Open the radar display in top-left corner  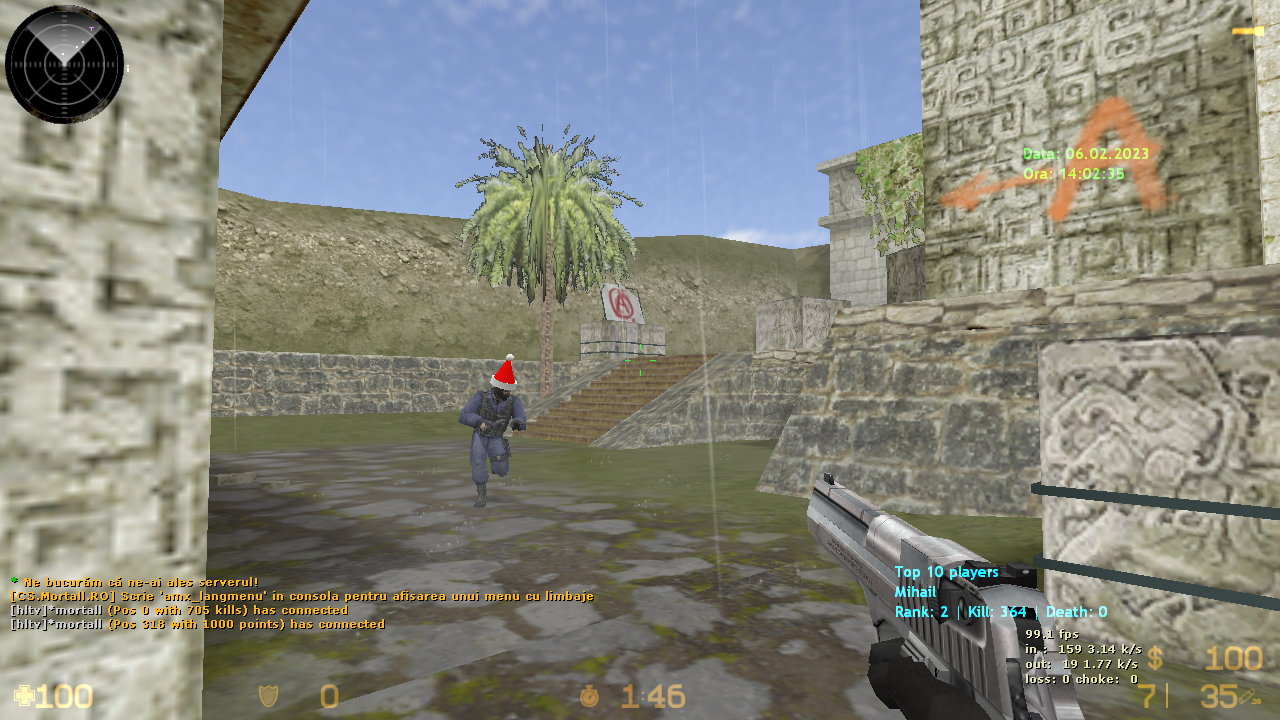click(x=63, y=62)
